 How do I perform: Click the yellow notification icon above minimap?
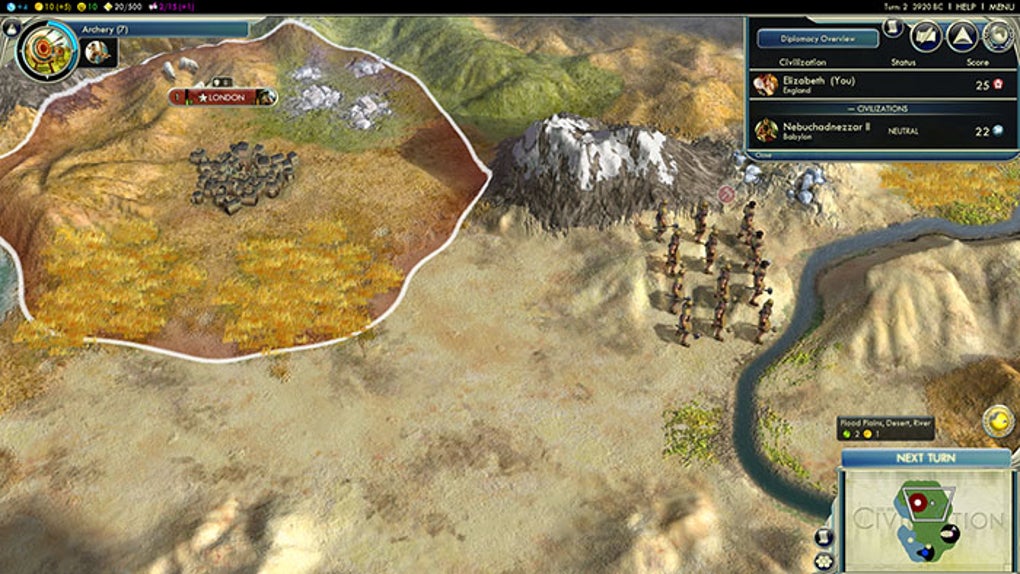click(997, 421)
